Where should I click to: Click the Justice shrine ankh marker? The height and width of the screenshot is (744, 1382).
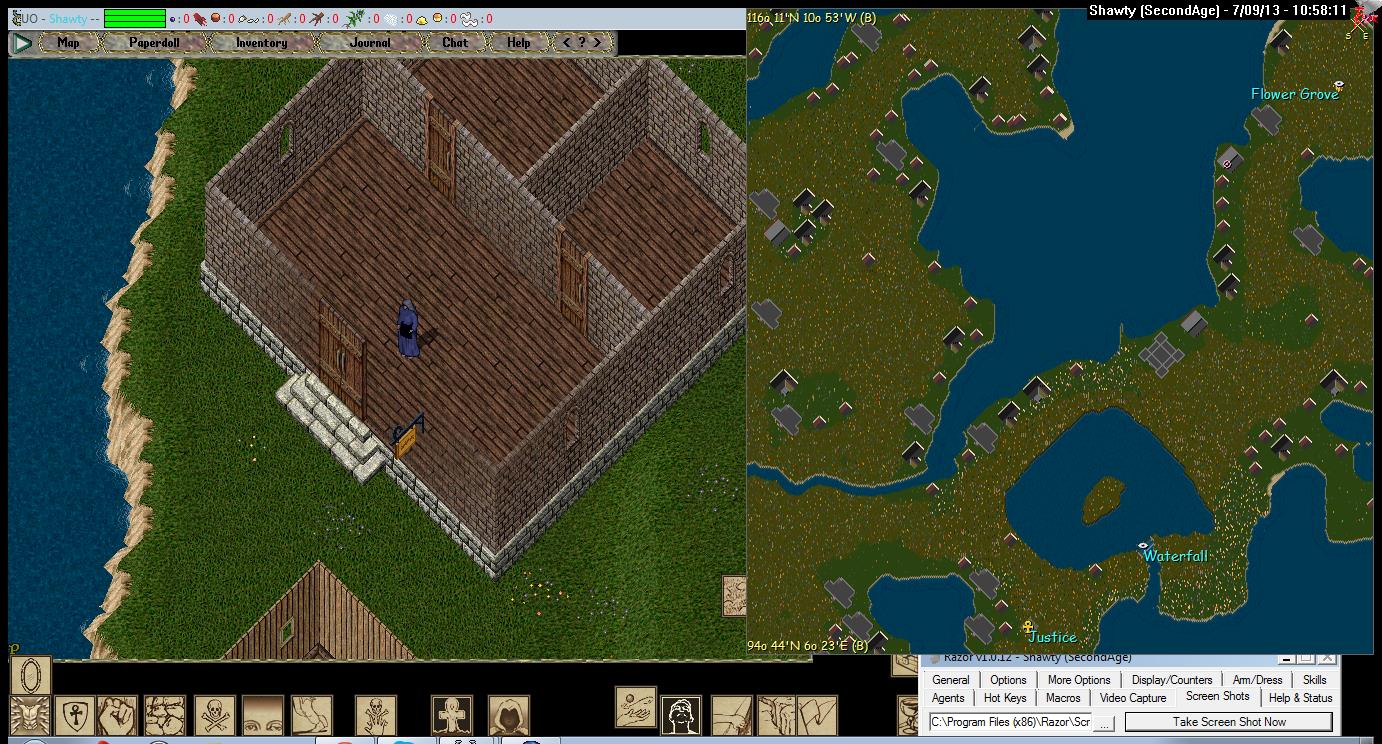coord(1027,628)
